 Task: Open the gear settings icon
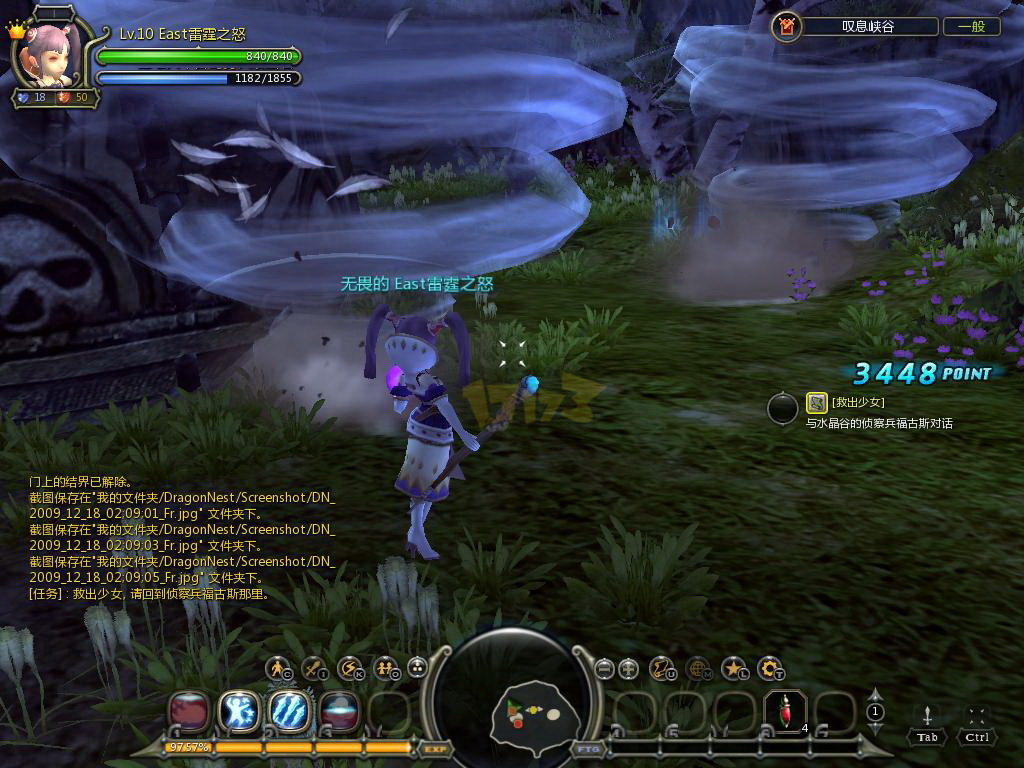click(770, 668)
